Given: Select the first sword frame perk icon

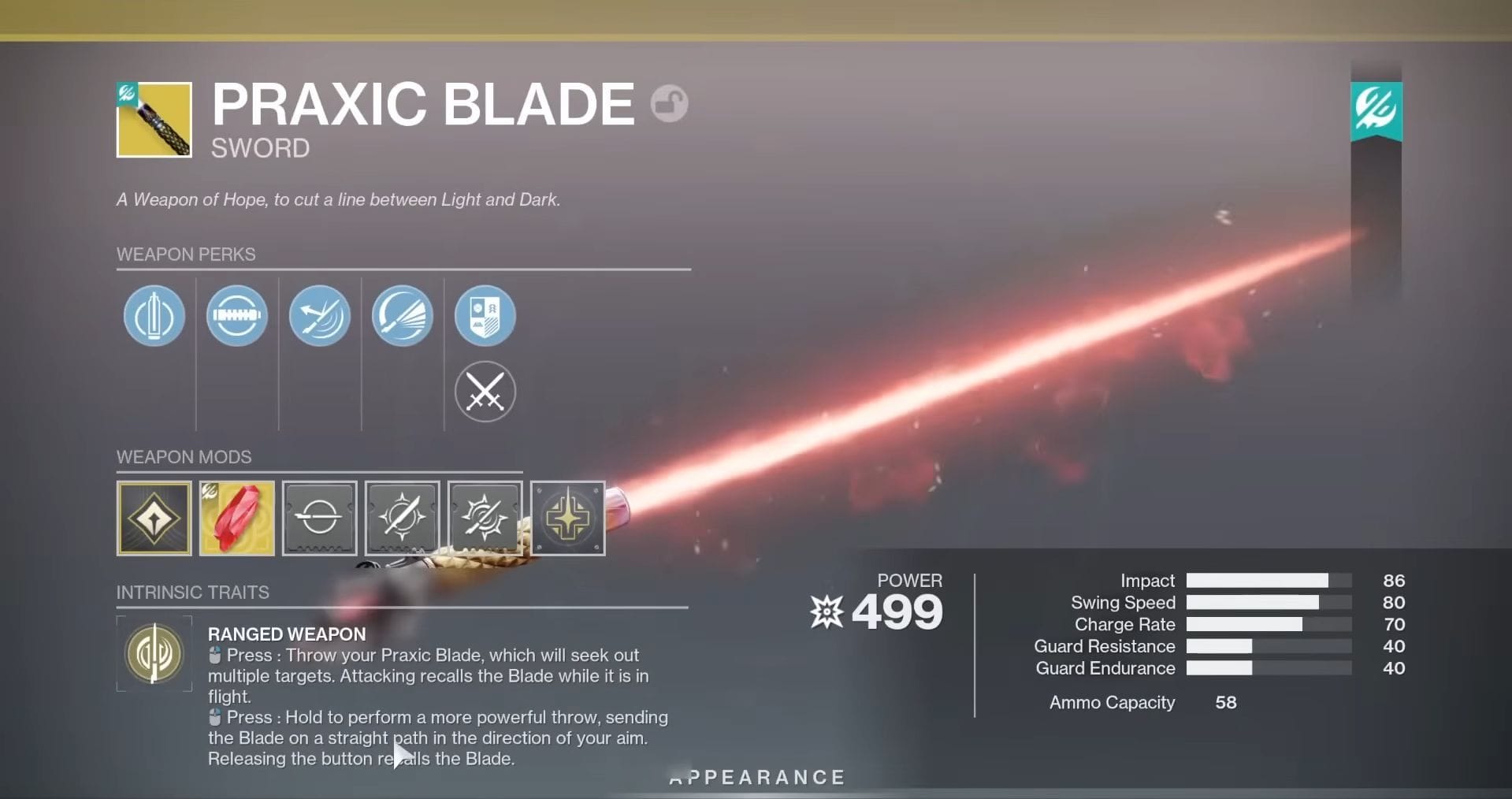Looking at the screenshot, I should click(154, 315).
